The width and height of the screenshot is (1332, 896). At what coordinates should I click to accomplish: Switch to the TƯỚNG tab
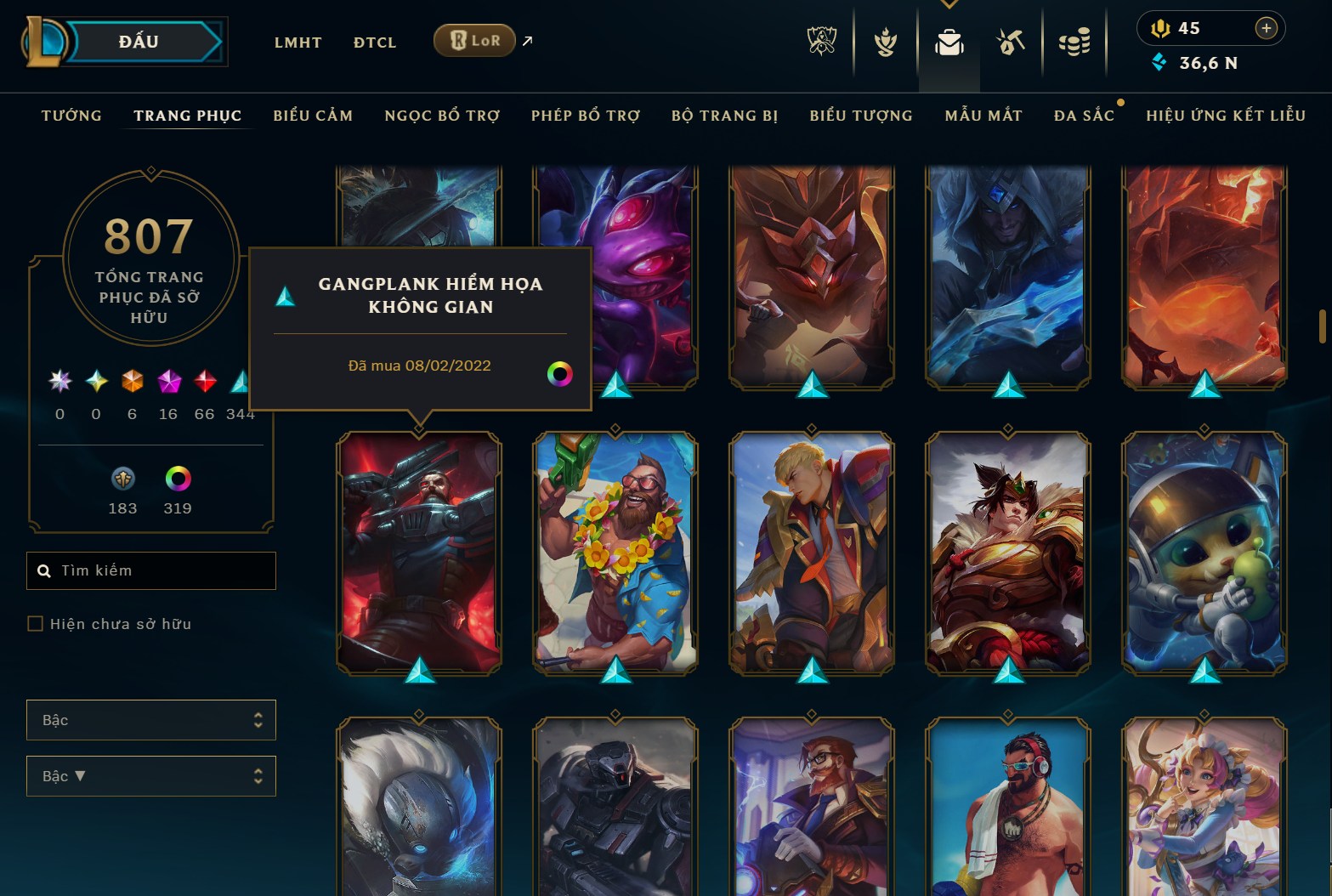pos(71,115)
